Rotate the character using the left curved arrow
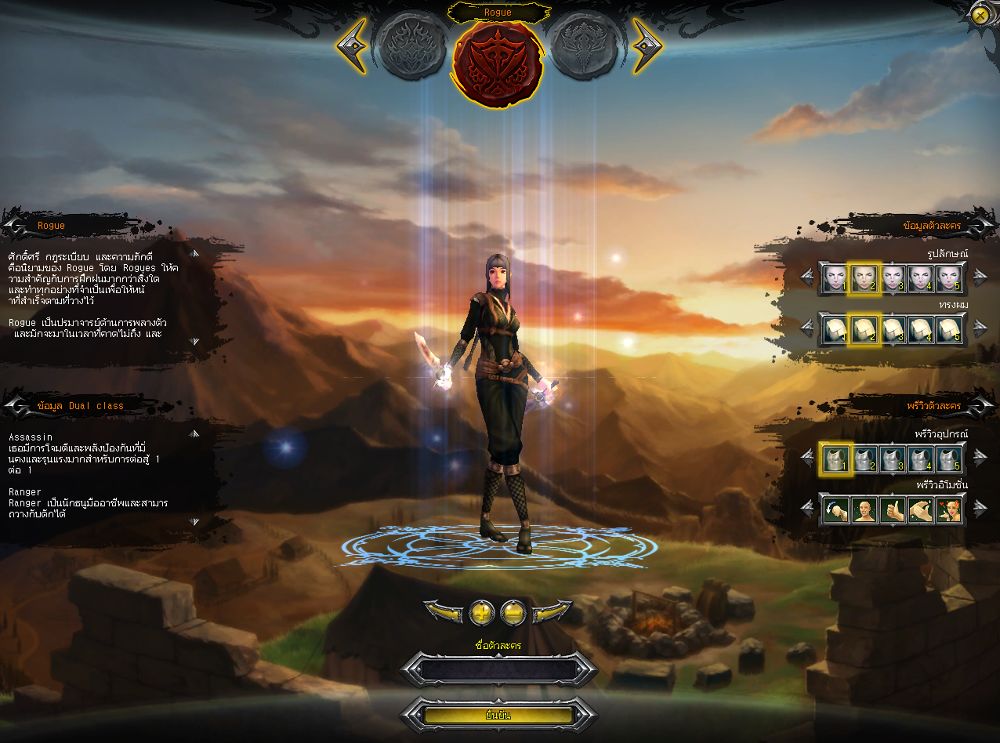 443,611
